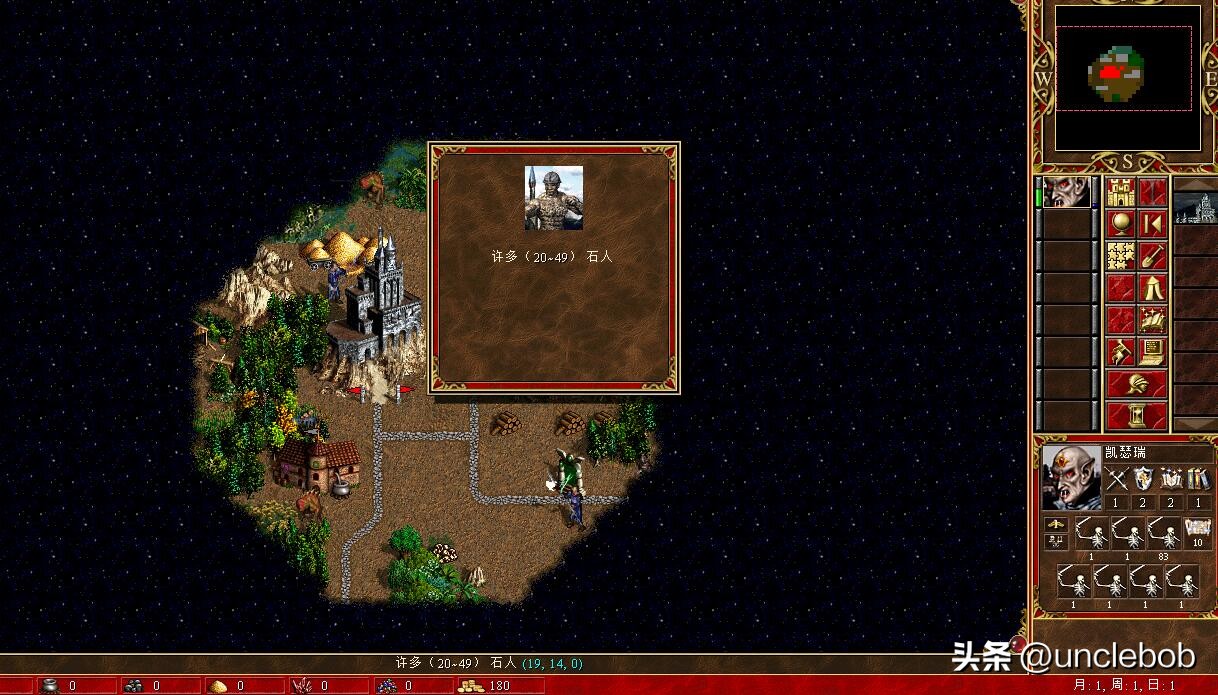Click the golden globe button
Screen dimensions: 1218x695
(1120, 223)
